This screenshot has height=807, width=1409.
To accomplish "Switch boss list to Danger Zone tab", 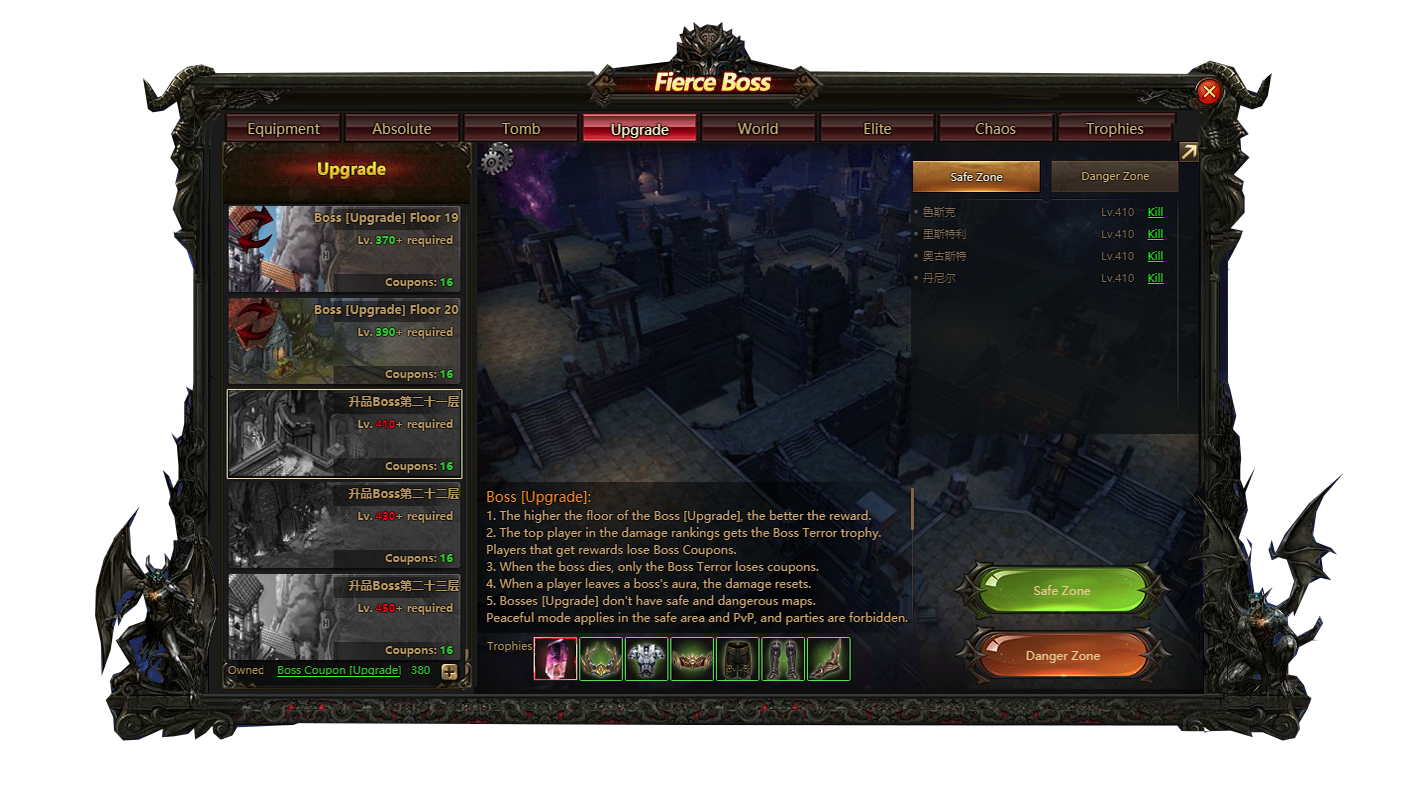I will [x=1115, y=177].
